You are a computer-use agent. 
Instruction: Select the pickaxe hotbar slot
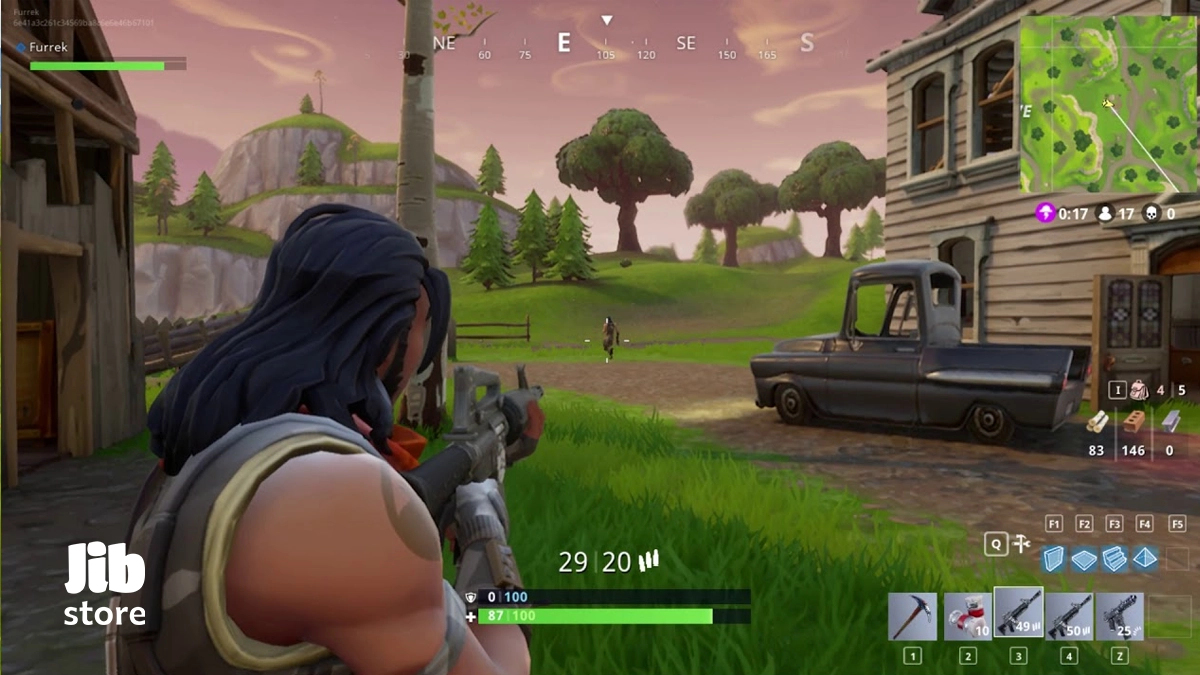coord(912,616)
